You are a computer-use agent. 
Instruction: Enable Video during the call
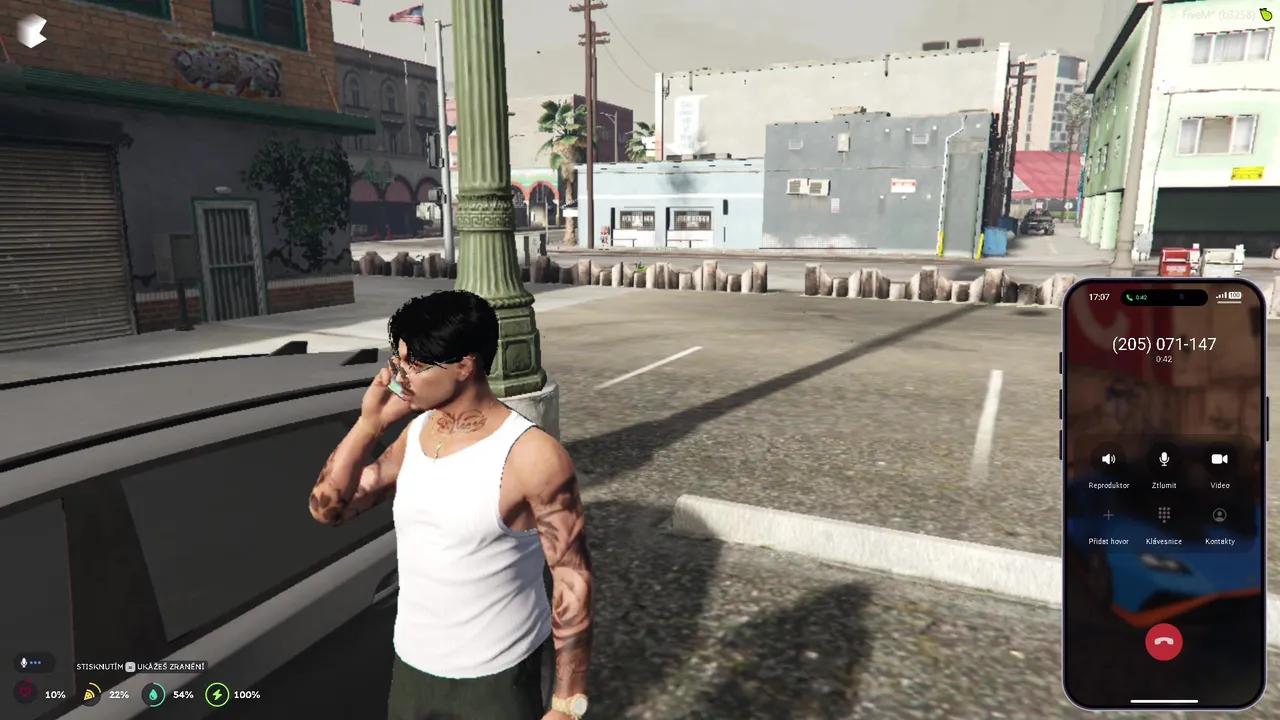[1219, 459]
